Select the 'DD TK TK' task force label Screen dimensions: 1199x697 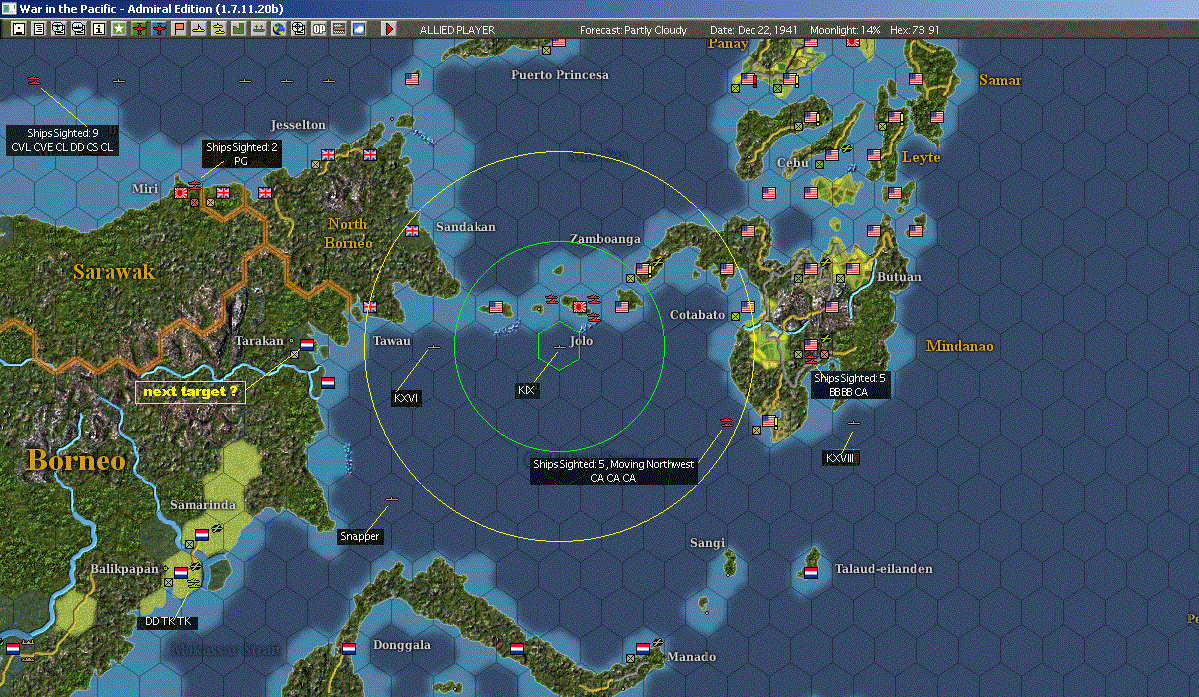coord(166,622)
